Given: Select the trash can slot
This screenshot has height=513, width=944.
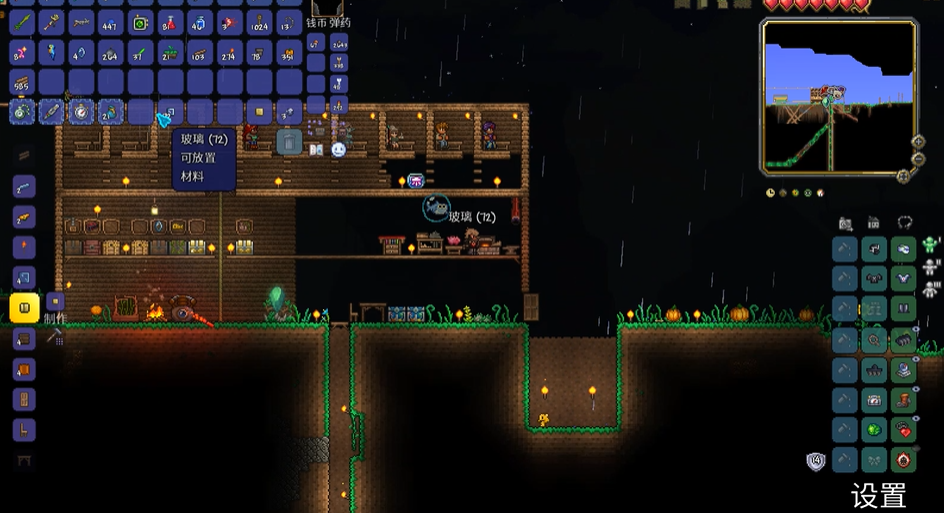Looking at the screenshot, I should click(x=288, y=142).
